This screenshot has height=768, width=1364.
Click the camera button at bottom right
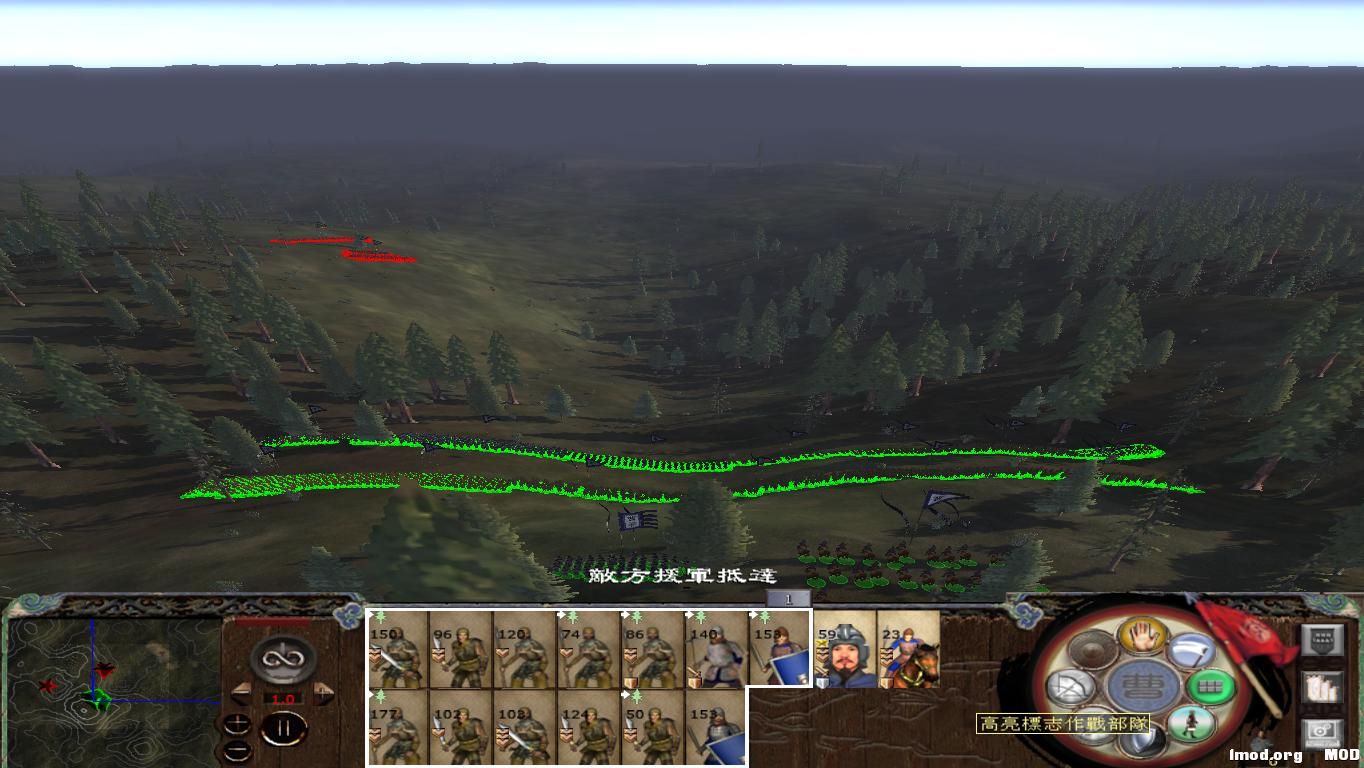tap(1324, 732)
